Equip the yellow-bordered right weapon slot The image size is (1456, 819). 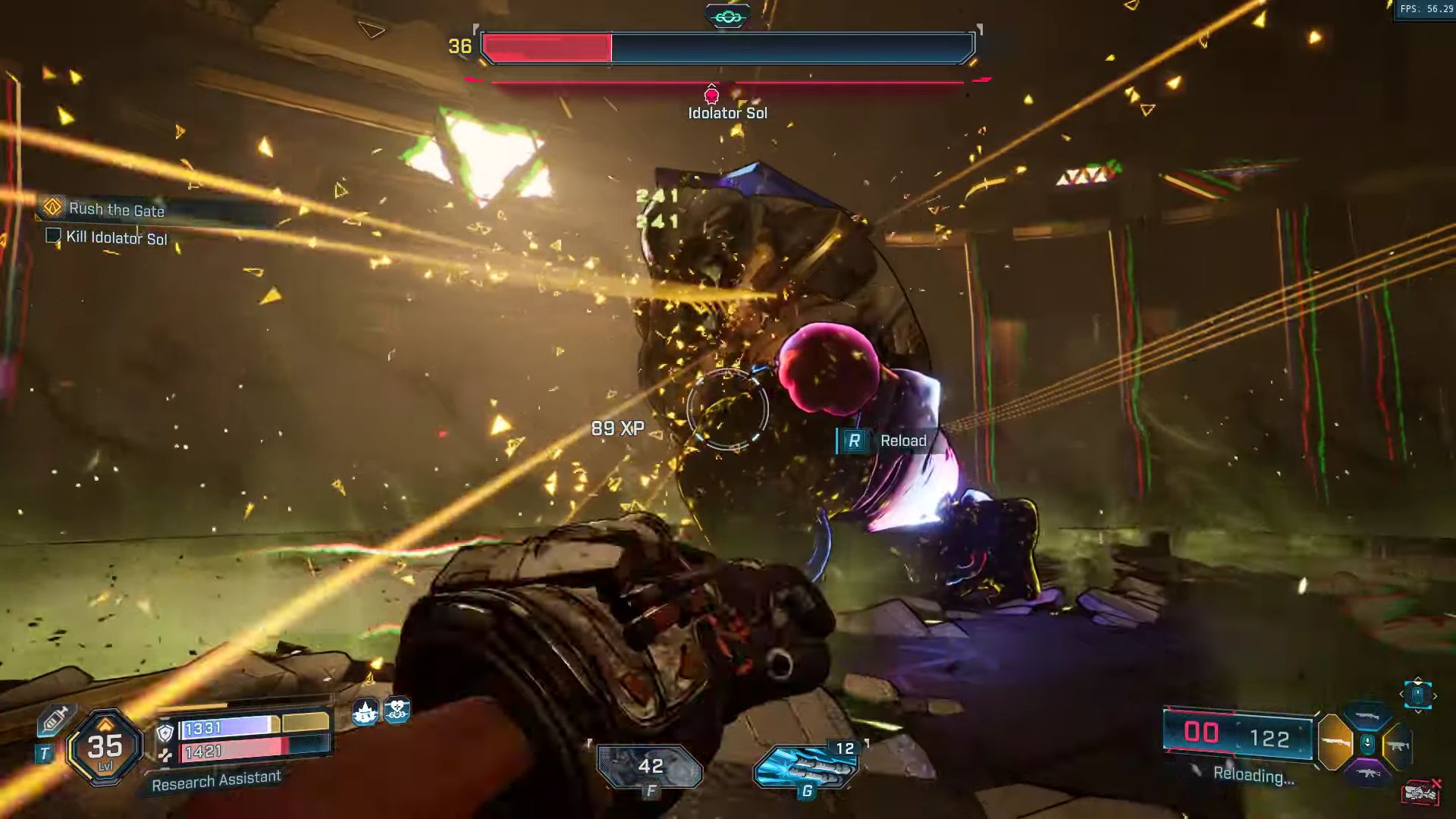click(x=1398, y=745)
